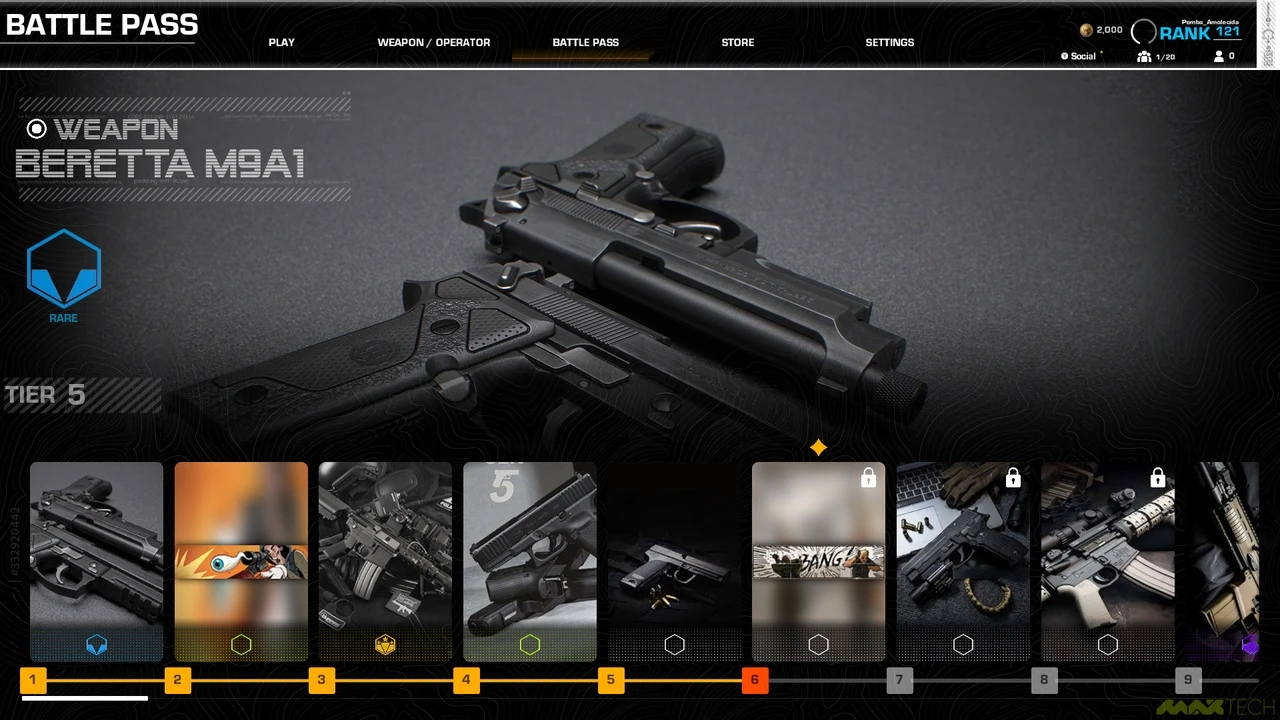This screenshot has width=1280, height=720.
Task: Click the tier 3 progress marker
Action: [321, 681]
